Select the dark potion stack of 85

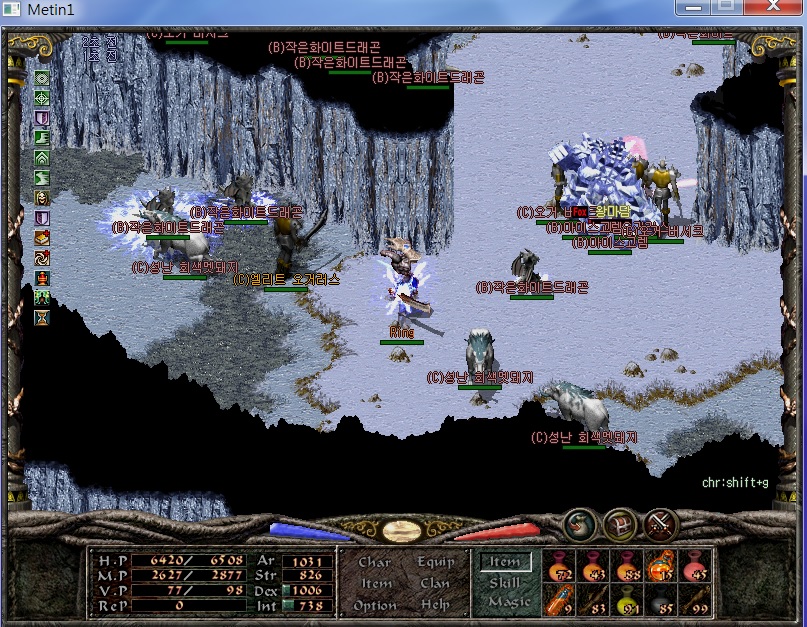[x=662, y=599]
